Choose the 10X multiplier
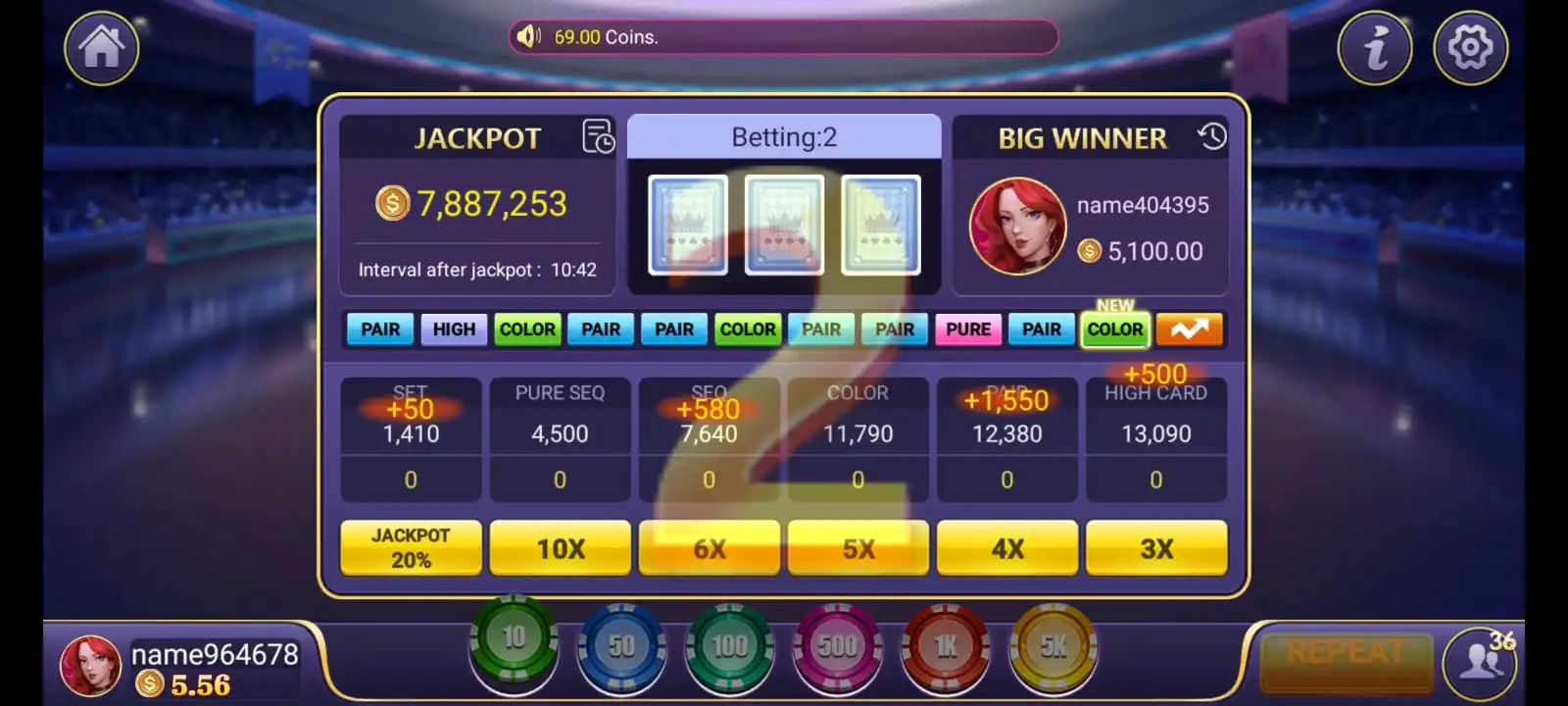Viewport: 1568px width, 706px height. [x=560, y=548]
